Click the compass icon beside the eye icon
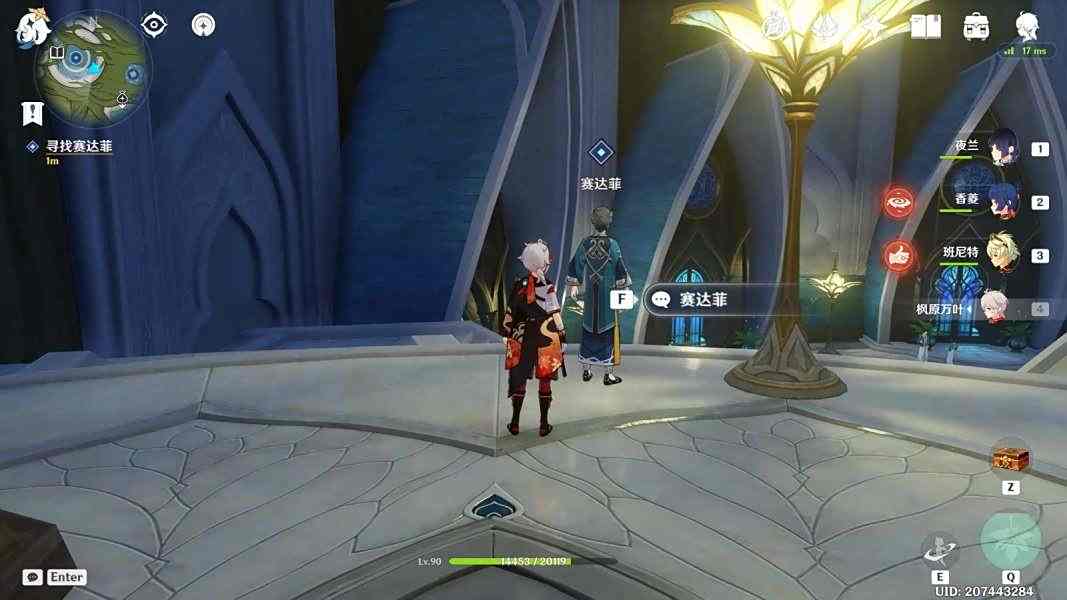Image resolution: width=1067 pixels, height=600 pixels. pyautogui.click(x=203, y=24)
